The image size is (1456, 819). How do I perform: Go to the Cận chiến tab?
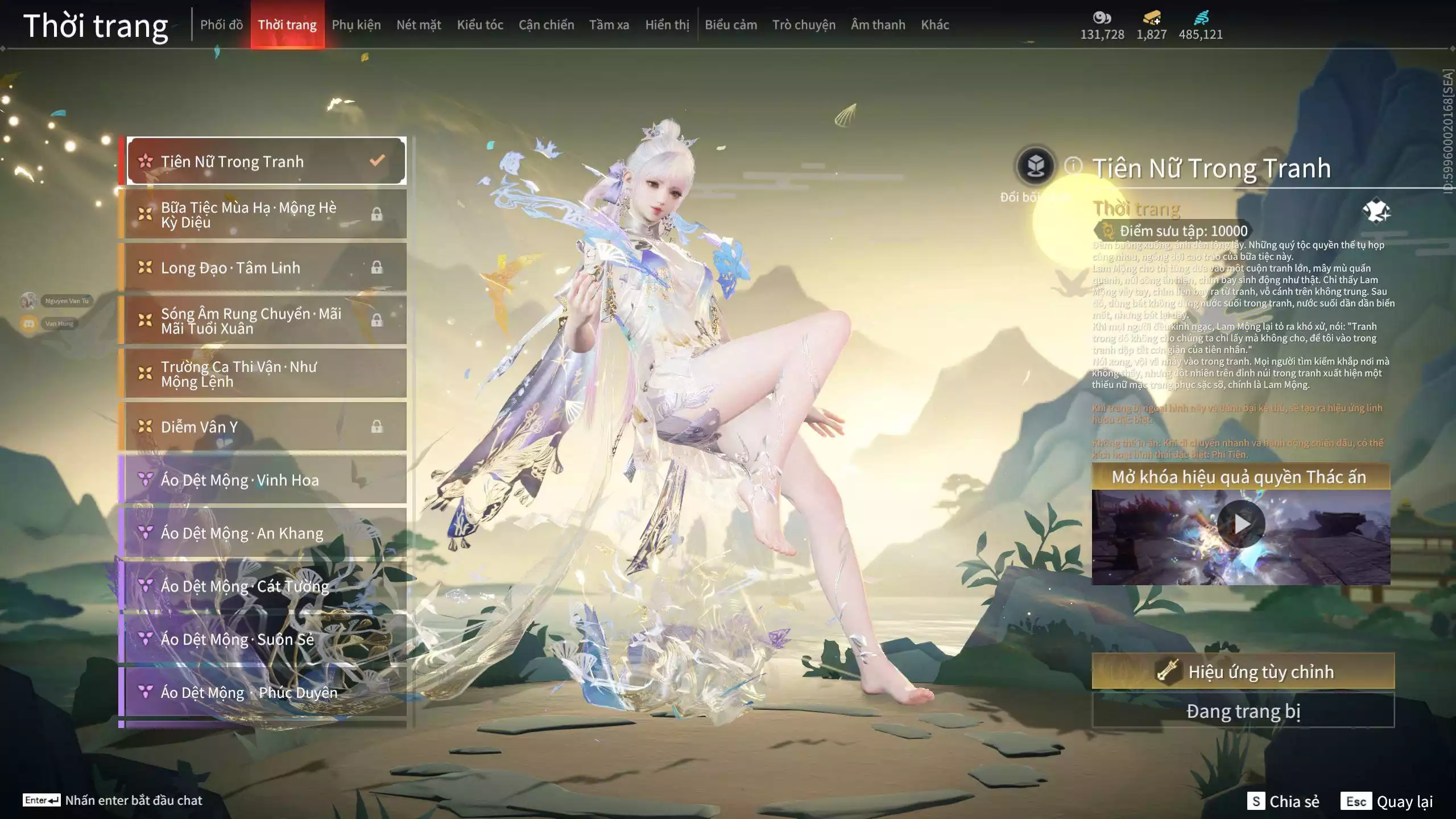coord(546,25)
